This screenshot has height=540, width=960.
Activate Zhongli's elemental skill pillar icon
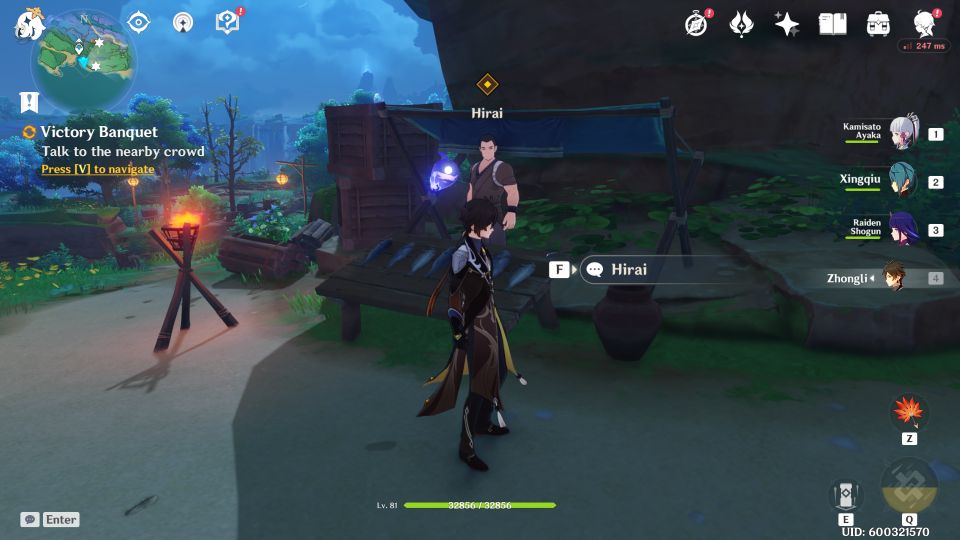pyautogui.click(x=846, y=495)
